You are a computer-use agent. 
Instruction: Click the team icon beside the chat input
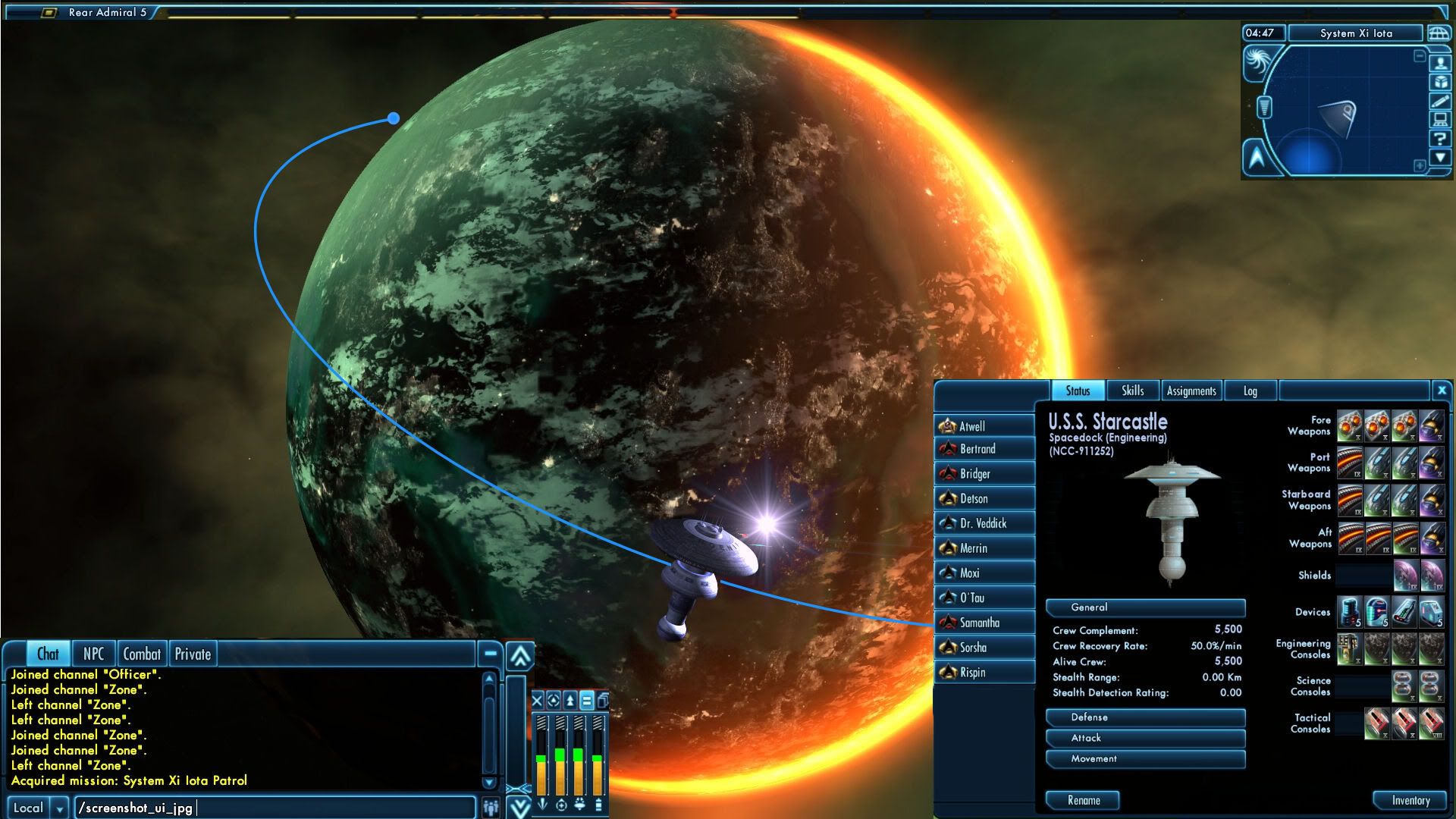coord(490,808)
